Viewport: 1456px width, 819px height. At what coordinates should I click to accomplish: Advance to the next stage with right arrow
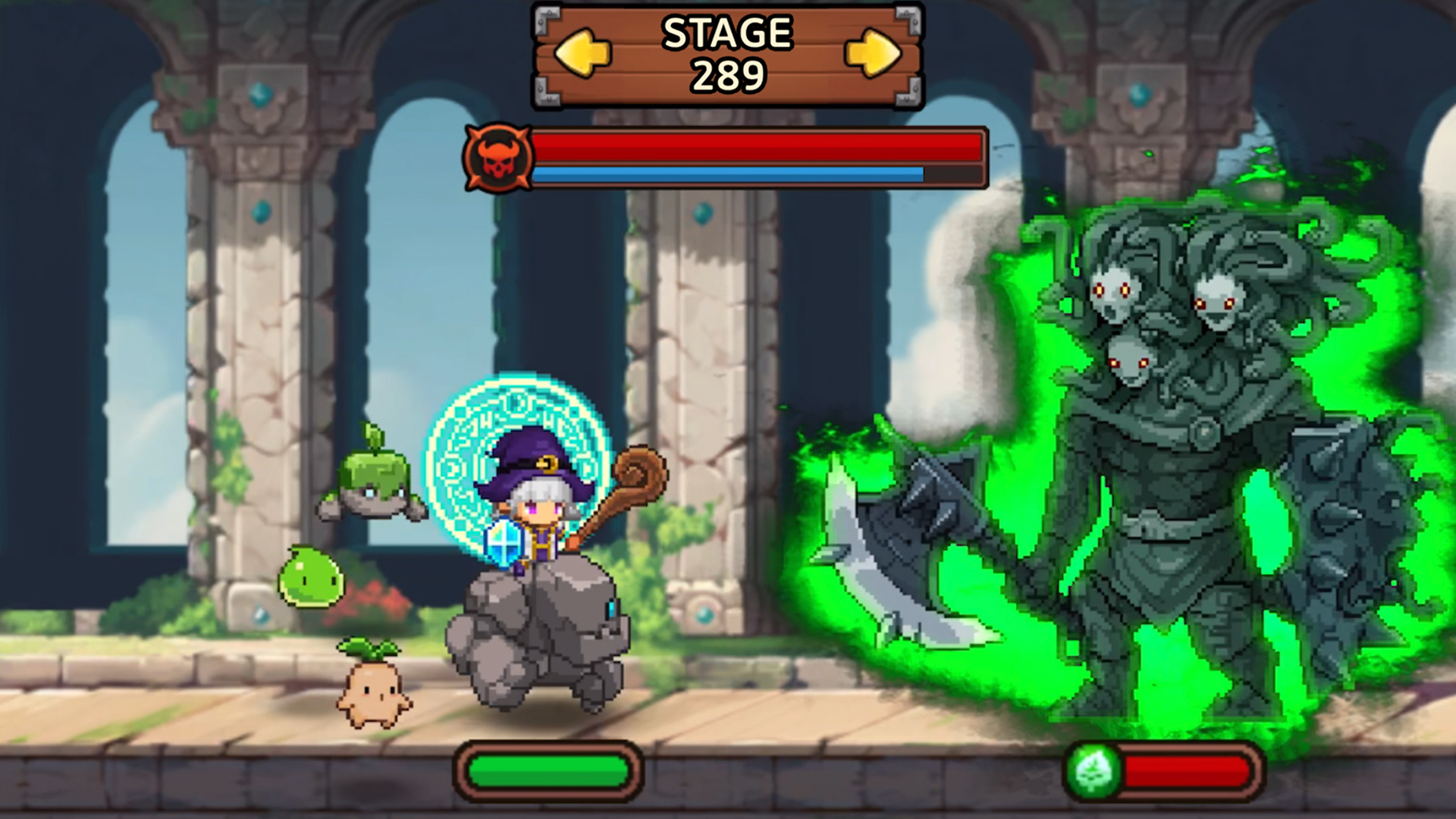coord(873,53)
